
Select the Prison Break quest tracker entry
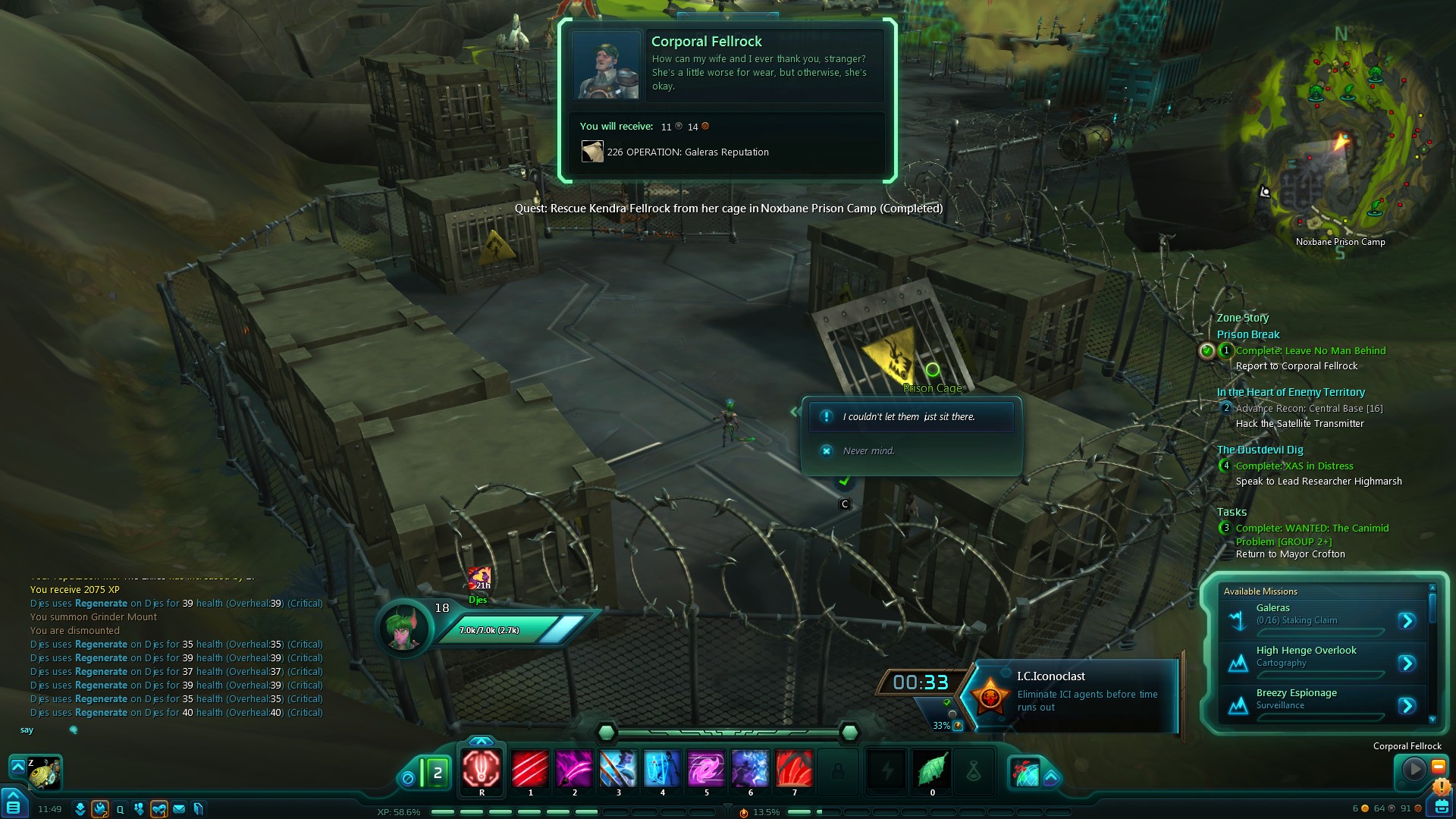[1248, 334]
